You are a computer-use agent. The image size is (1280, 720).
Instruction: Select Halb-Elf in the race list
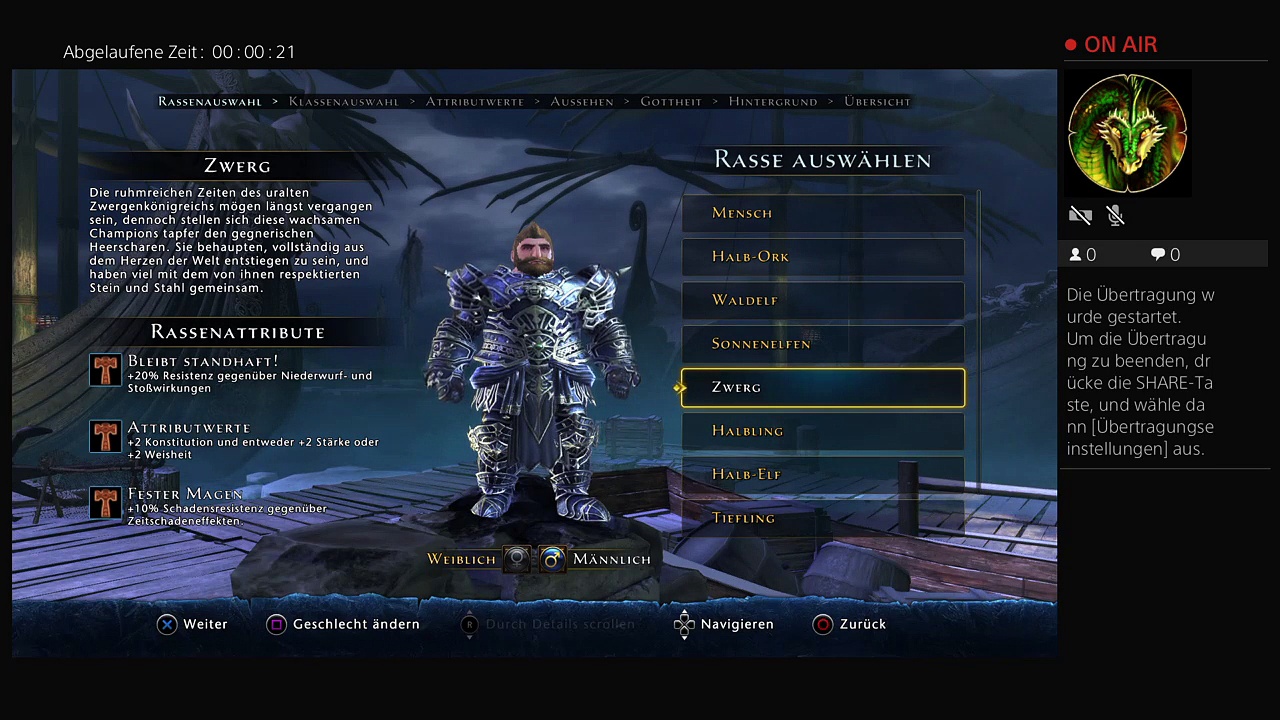tap(822, 475)
